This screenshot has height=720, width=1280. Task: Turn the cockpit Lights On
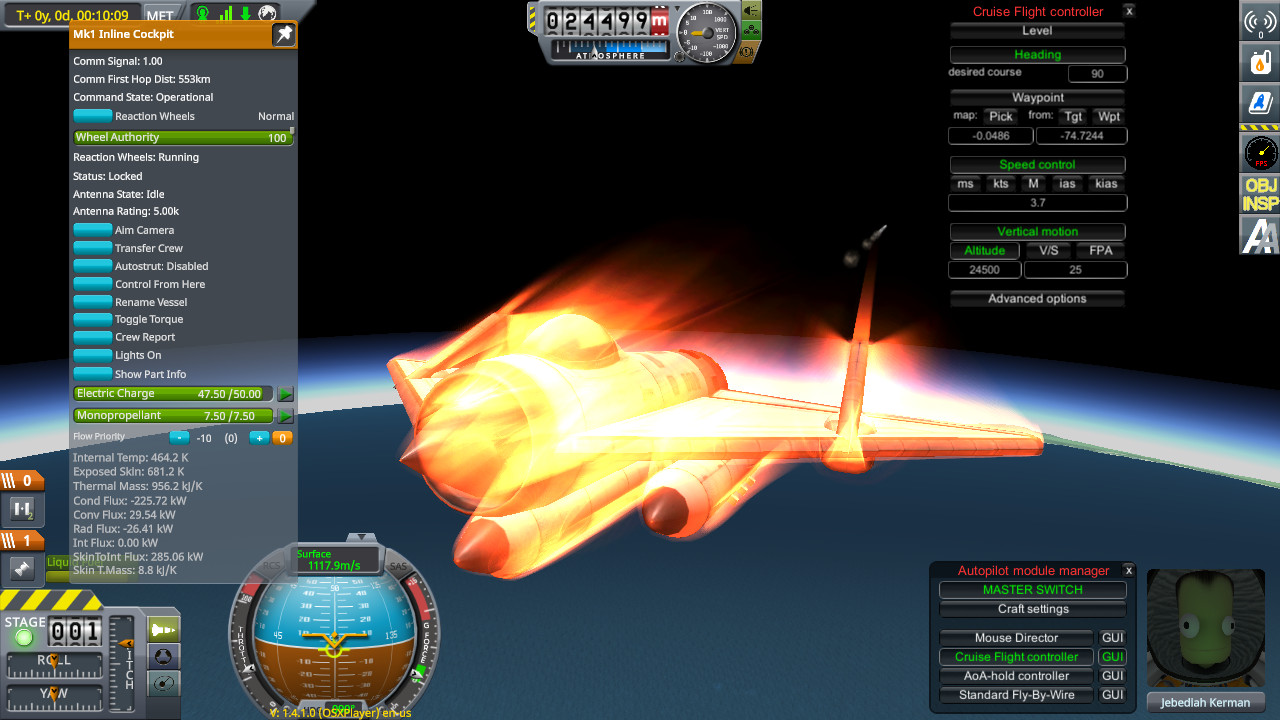(93, 355)
